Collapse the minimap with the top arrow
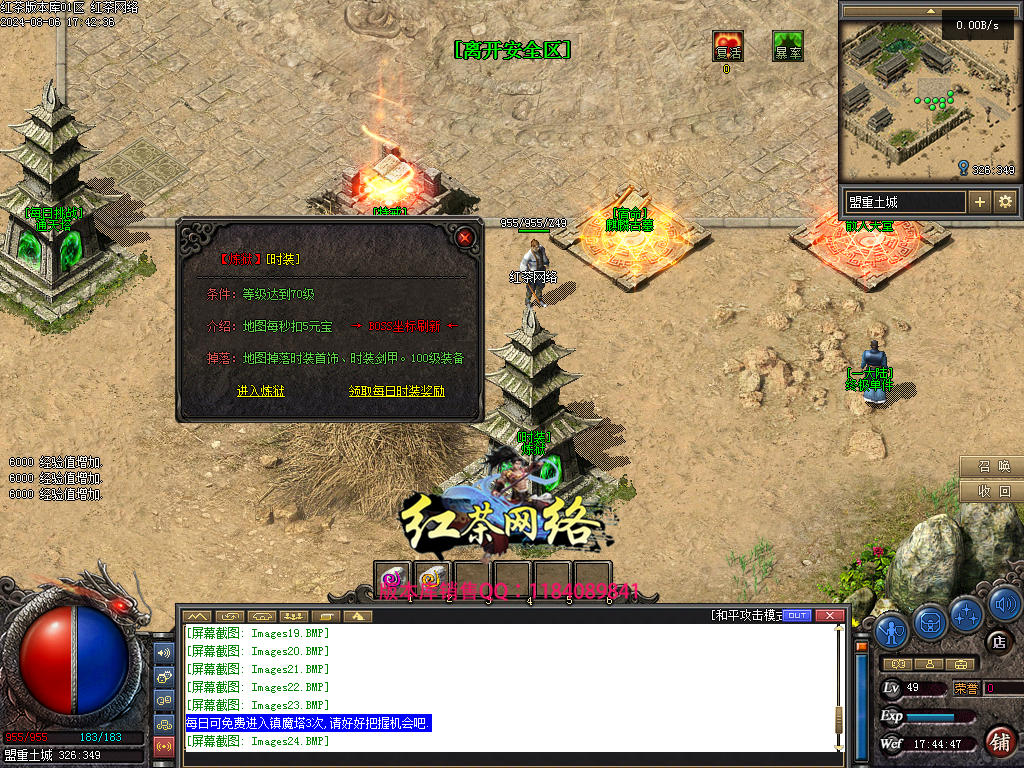This screenshot has height=768, width=1024. click(x=931, y=11)
